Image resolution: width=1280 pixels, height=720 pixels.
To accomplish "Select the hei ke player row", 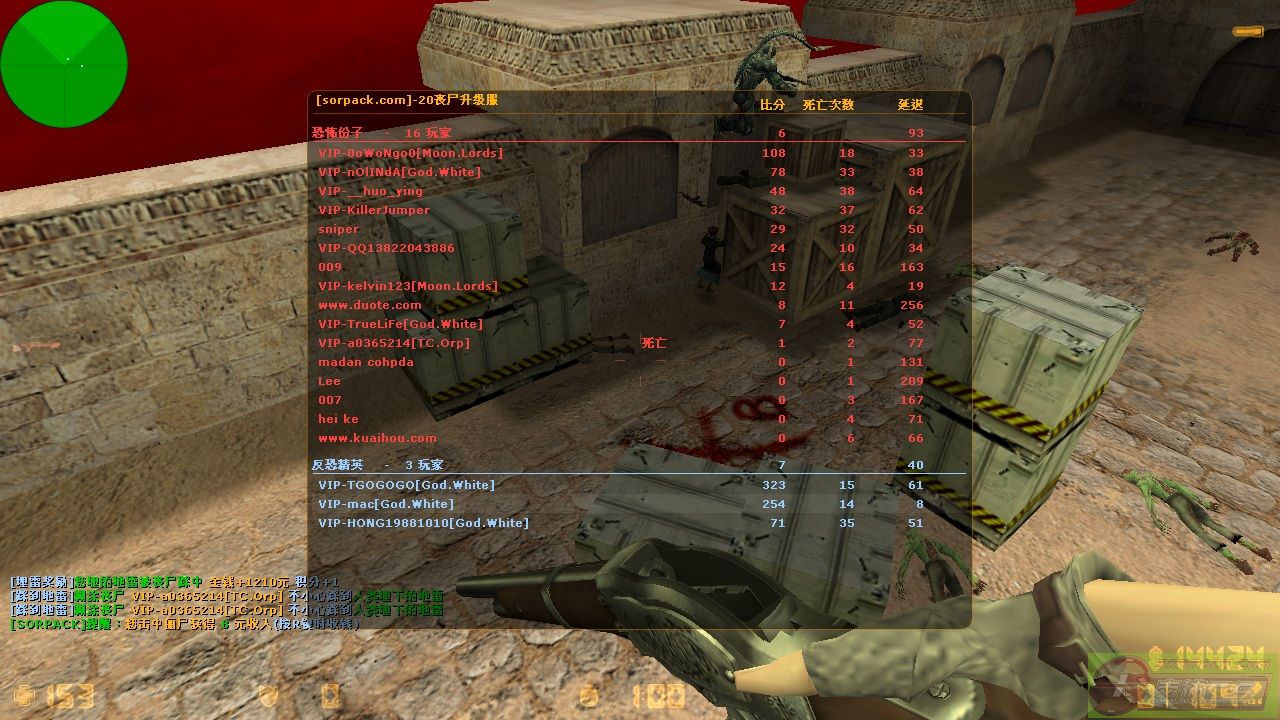I will (338, 419).
